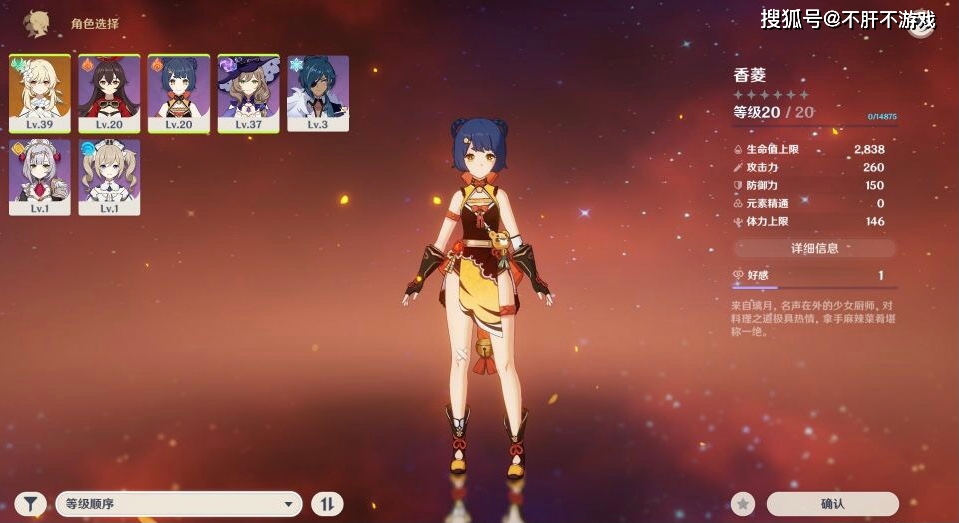Open the funnel filter button
This screenshot has width=959, height=523.
pos(31,504)
